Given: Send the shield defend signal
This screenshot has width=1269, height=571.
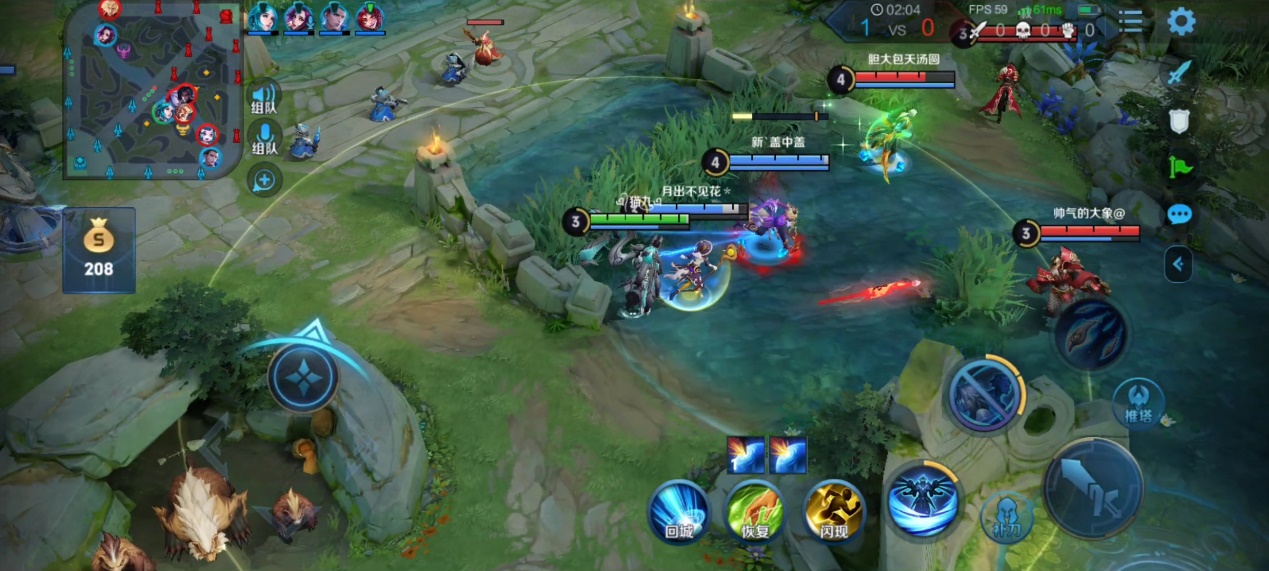Looking at the screenshot, I should point(1180,121).
